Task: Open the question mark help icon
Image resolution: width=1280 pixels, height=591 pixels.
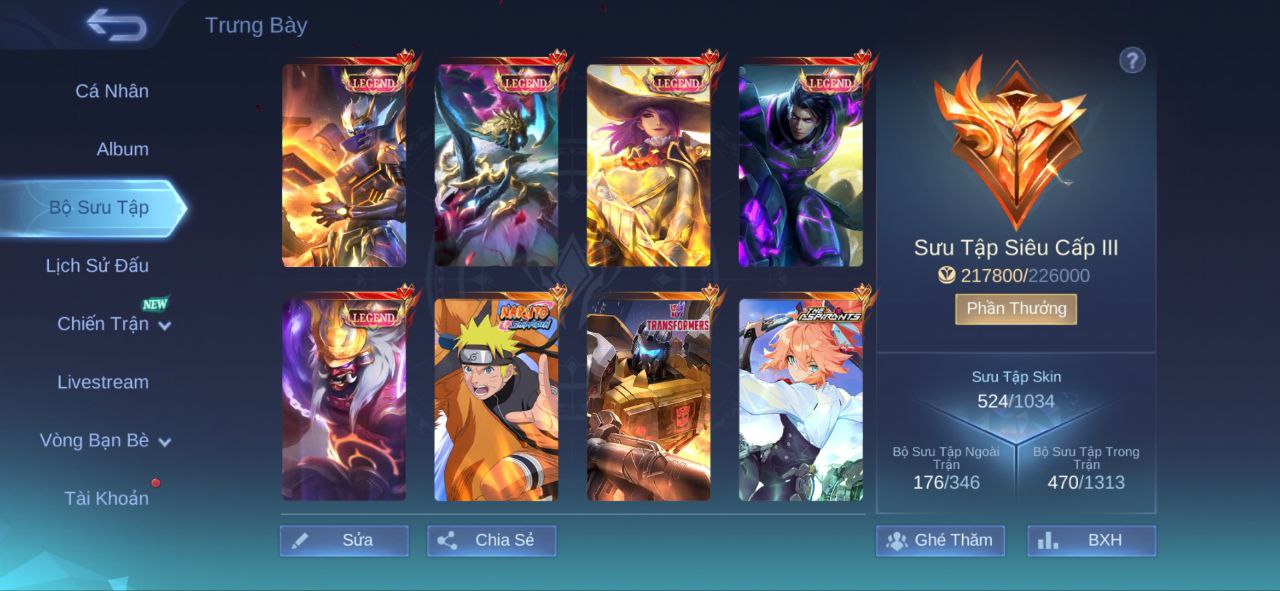Action: tap(1132, 61)
